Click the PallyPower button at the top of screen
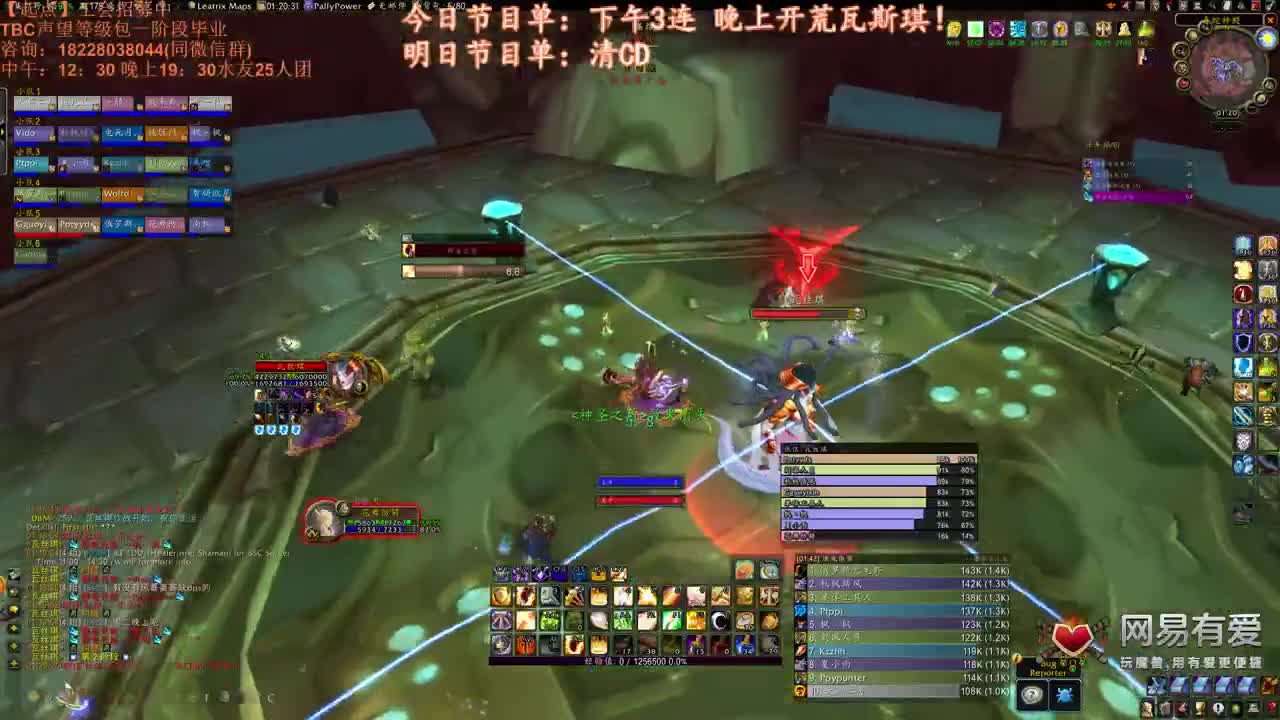The image size is (1280, 720). (336, 7)
